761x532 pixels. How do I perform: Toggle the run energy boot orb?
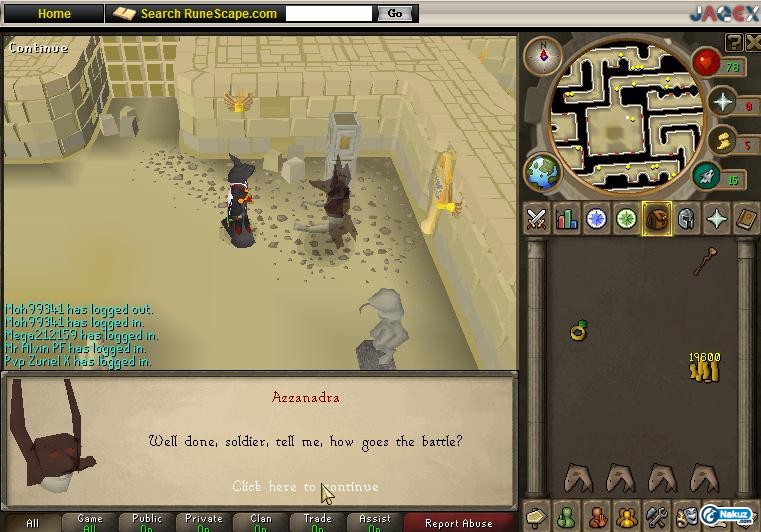click(707, 177)
